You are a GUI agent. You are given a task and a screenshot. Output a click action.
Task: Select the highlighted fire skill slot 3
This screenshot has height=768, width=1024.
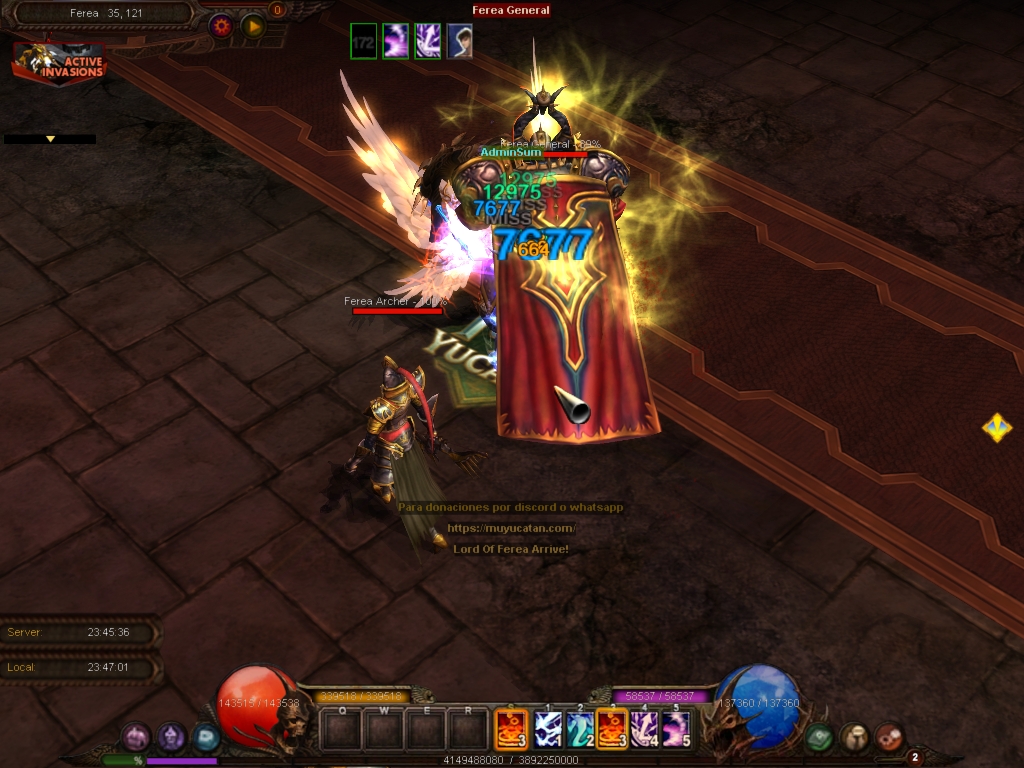coord(611,730)
